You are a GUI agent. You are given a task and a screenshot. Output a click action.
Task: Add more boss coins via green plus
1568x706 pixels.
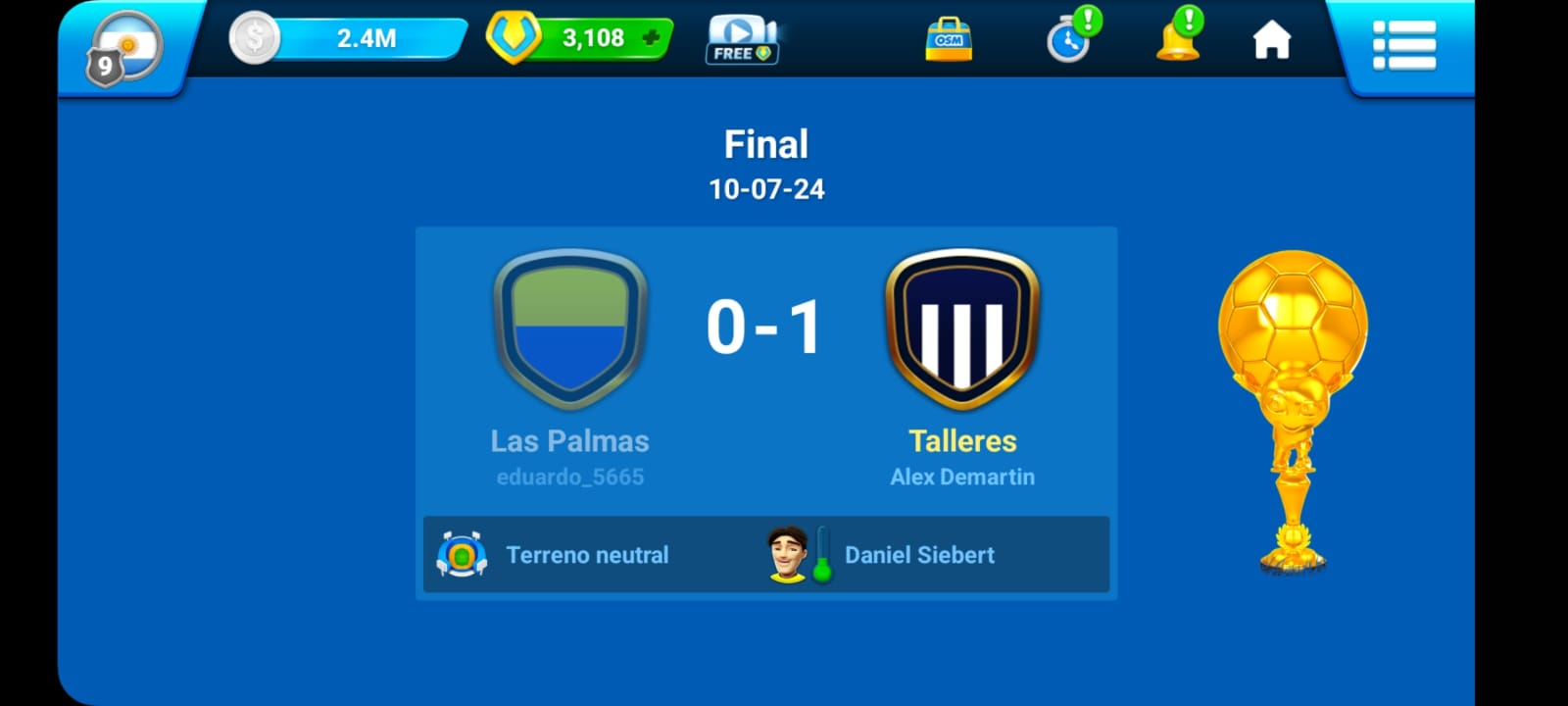click(651, 39)
